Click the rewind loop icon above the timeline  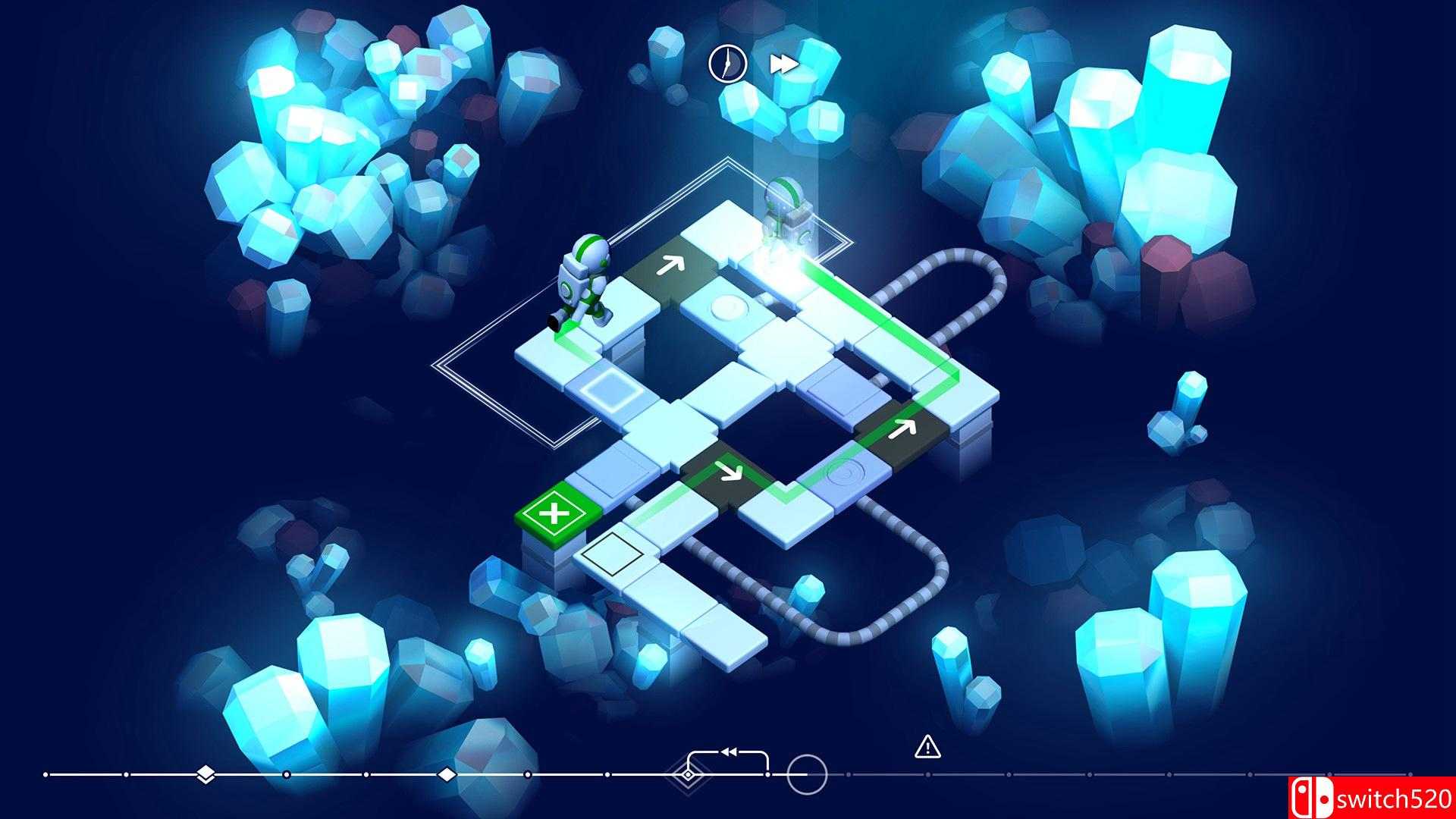click(728, 751)
